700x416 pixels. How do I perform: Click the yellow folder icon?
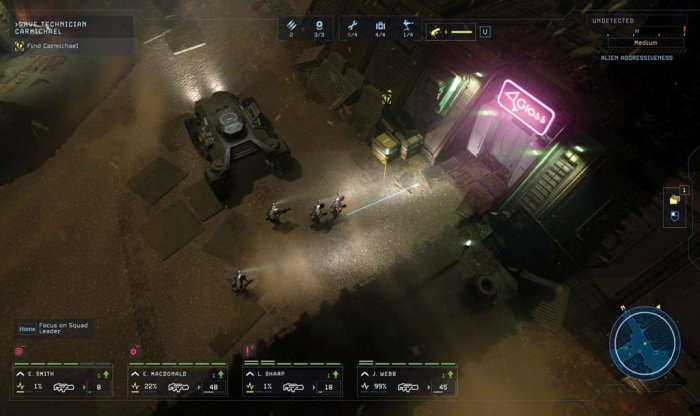coord(674,200)
